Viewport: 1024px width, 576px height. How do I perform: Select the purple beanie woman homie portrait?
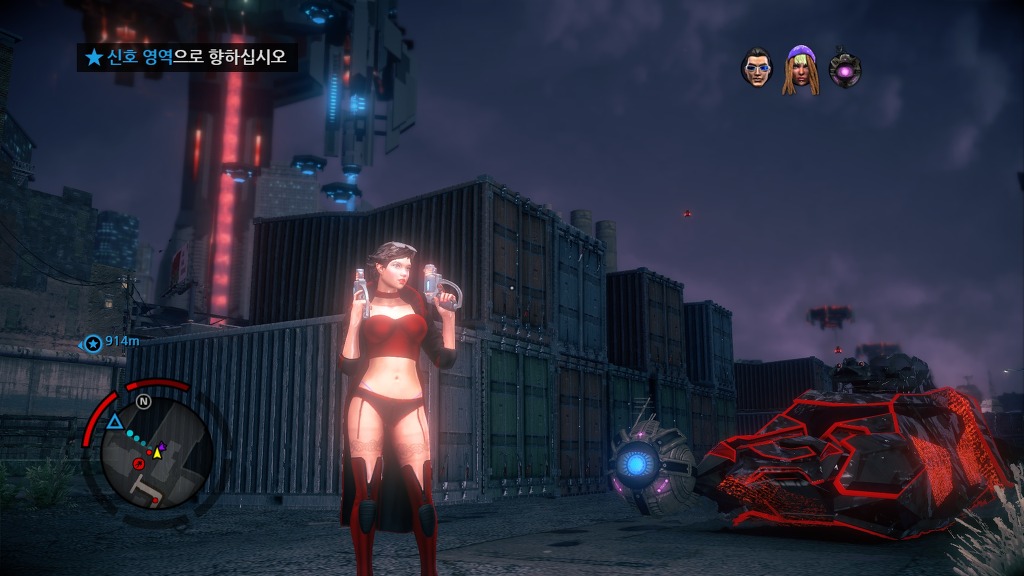pos(800,70)
